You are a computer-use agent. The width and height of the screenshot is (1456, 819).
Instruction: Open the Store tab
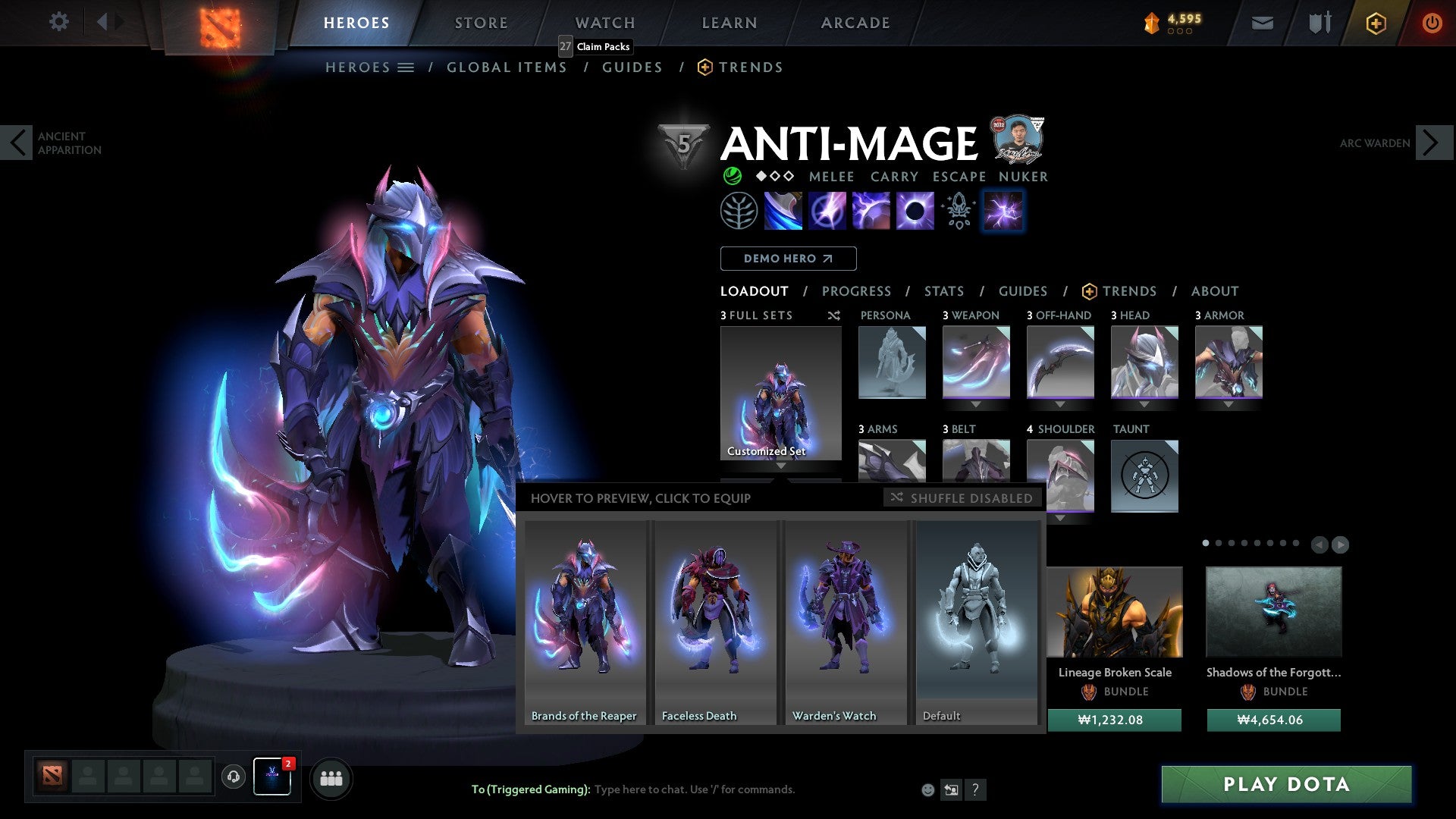click(481, 23)
